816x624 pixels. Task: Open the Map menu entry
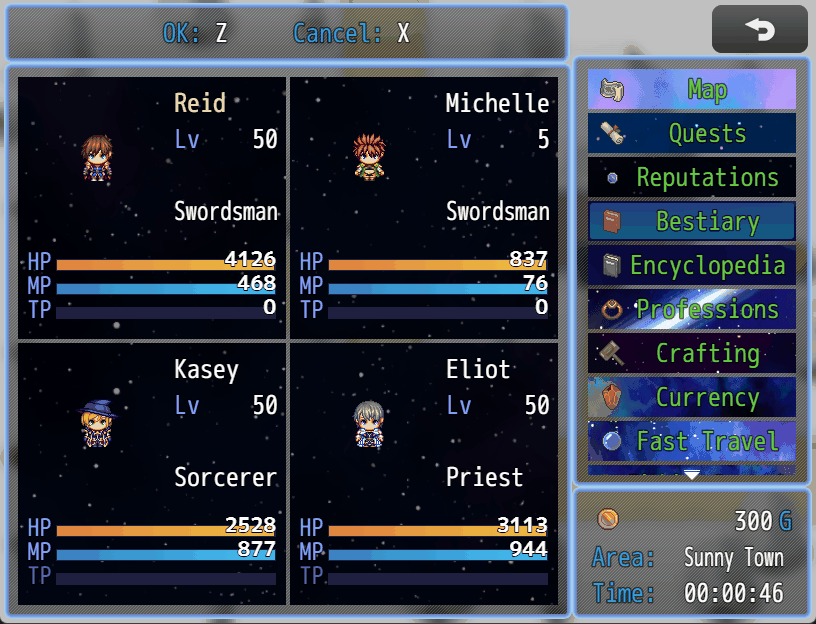click(x=692, y=90)
